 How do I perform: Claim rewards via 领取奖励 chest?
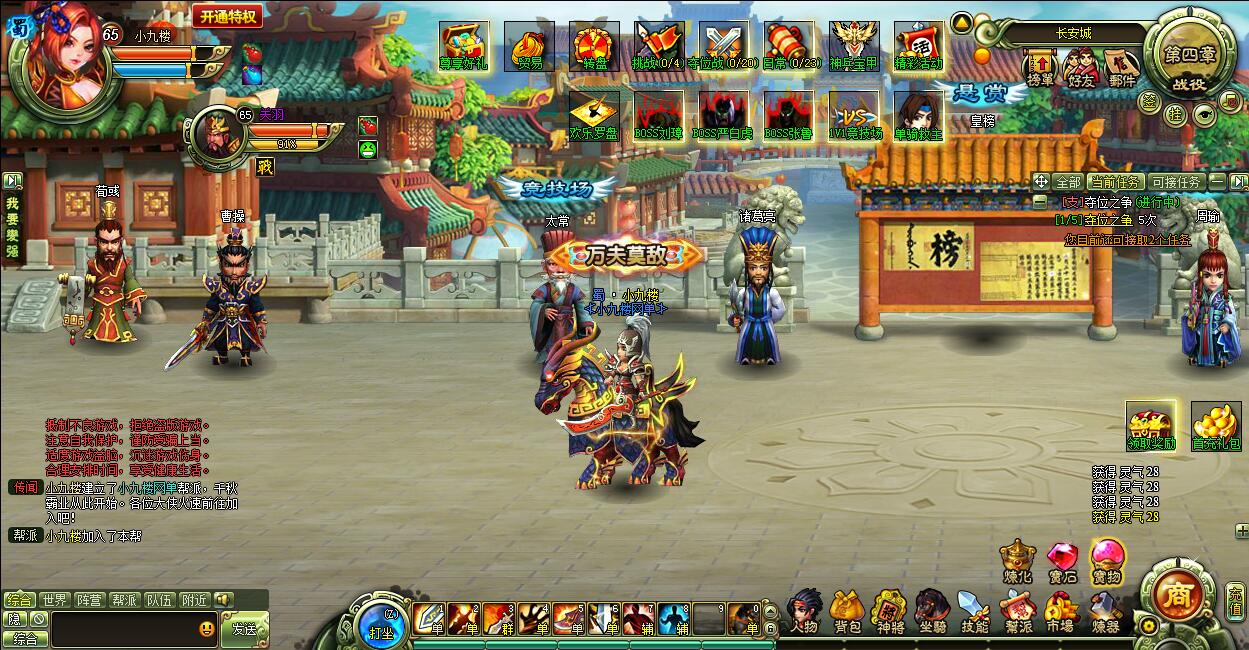(1150, 426)
